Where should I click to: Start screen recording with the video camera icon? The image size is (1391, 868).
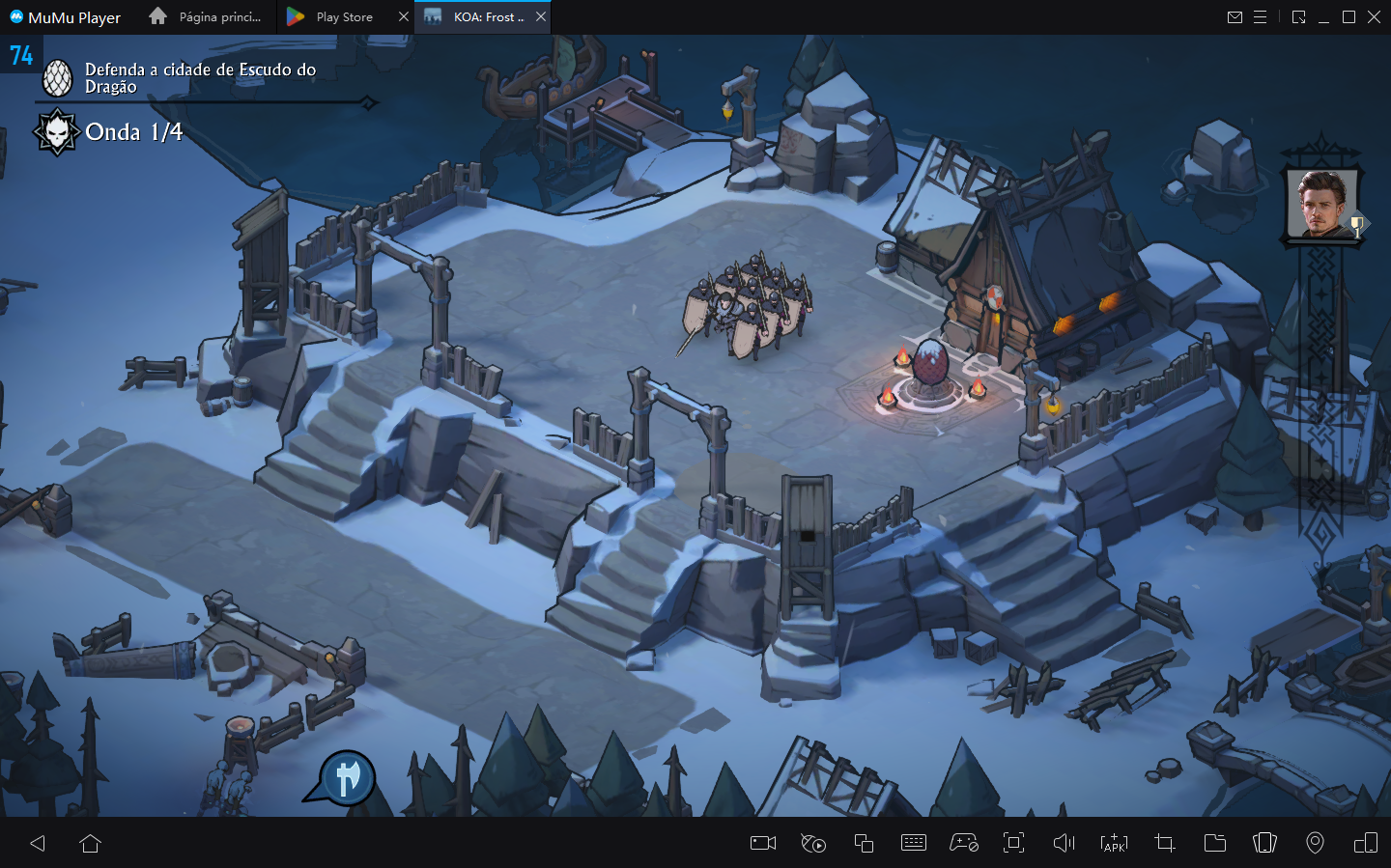[762, 843]
